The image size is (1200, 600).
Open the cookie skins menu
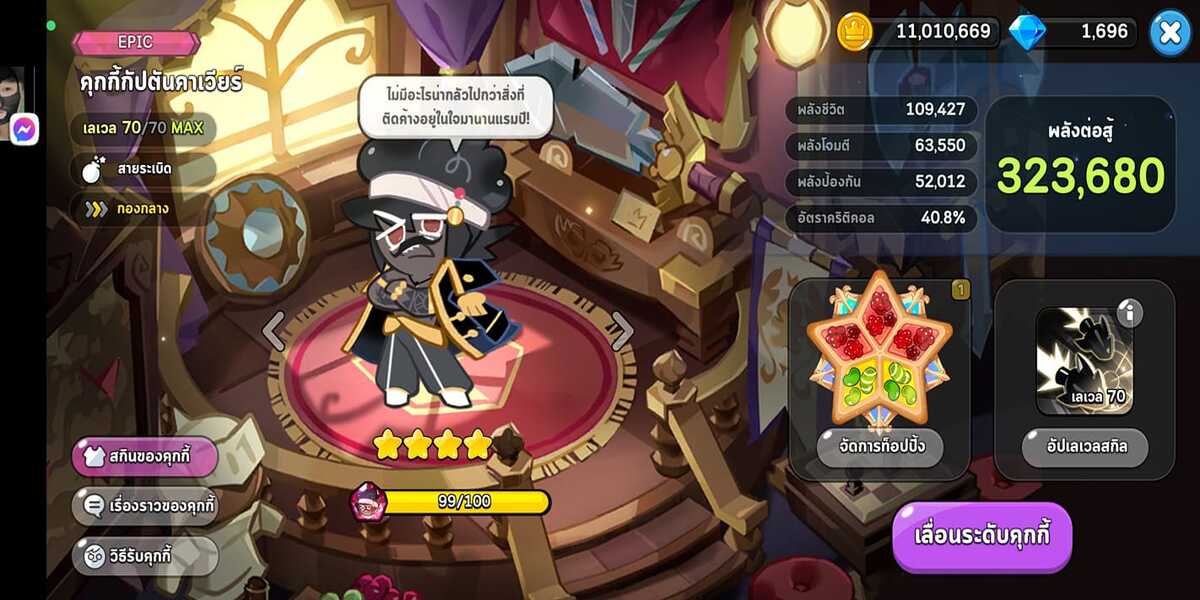[x=144, y=457]
